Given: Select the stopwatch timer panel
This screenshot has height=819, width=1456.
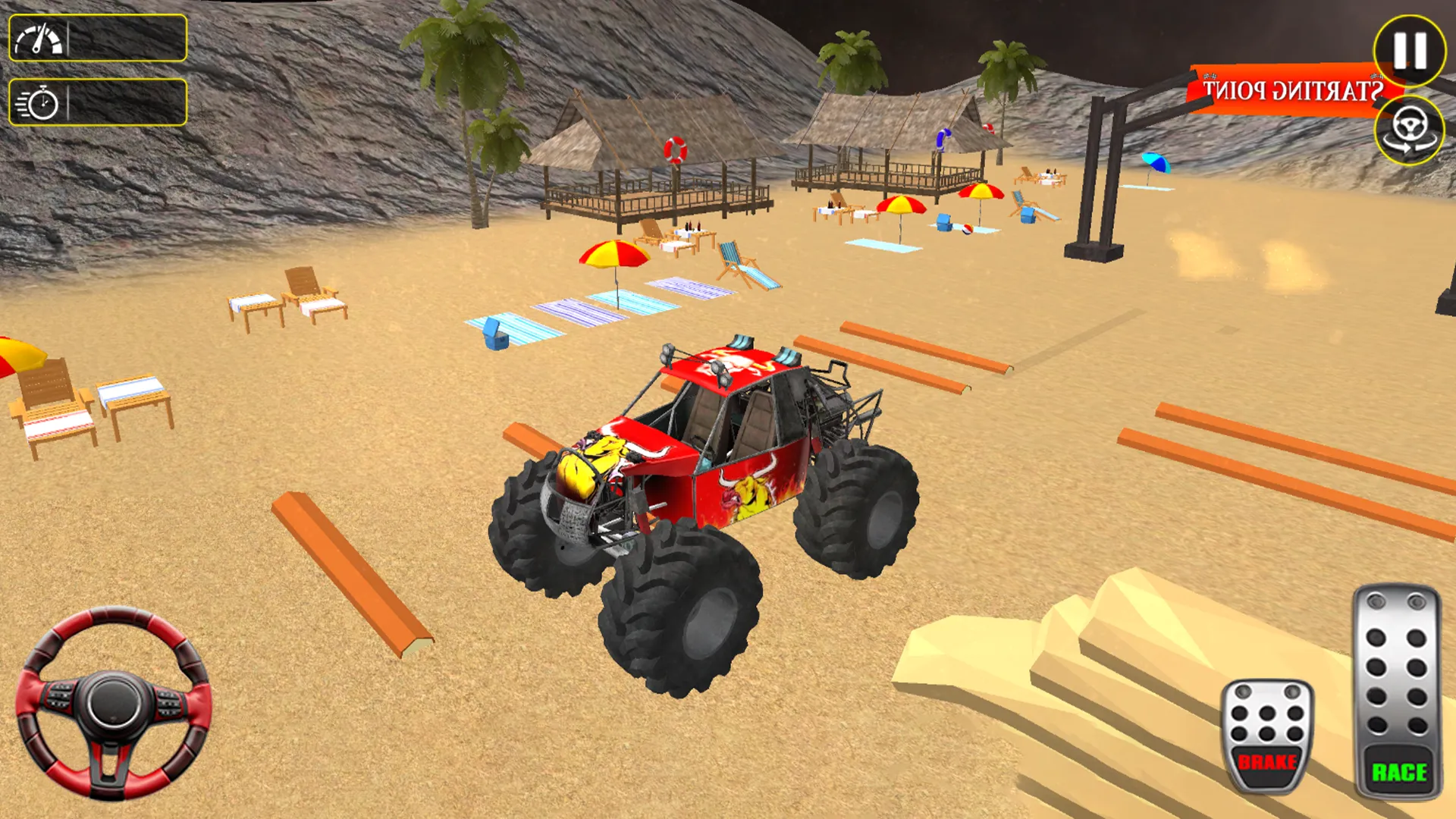Looking at the screenshot, I should click(97, 101).
